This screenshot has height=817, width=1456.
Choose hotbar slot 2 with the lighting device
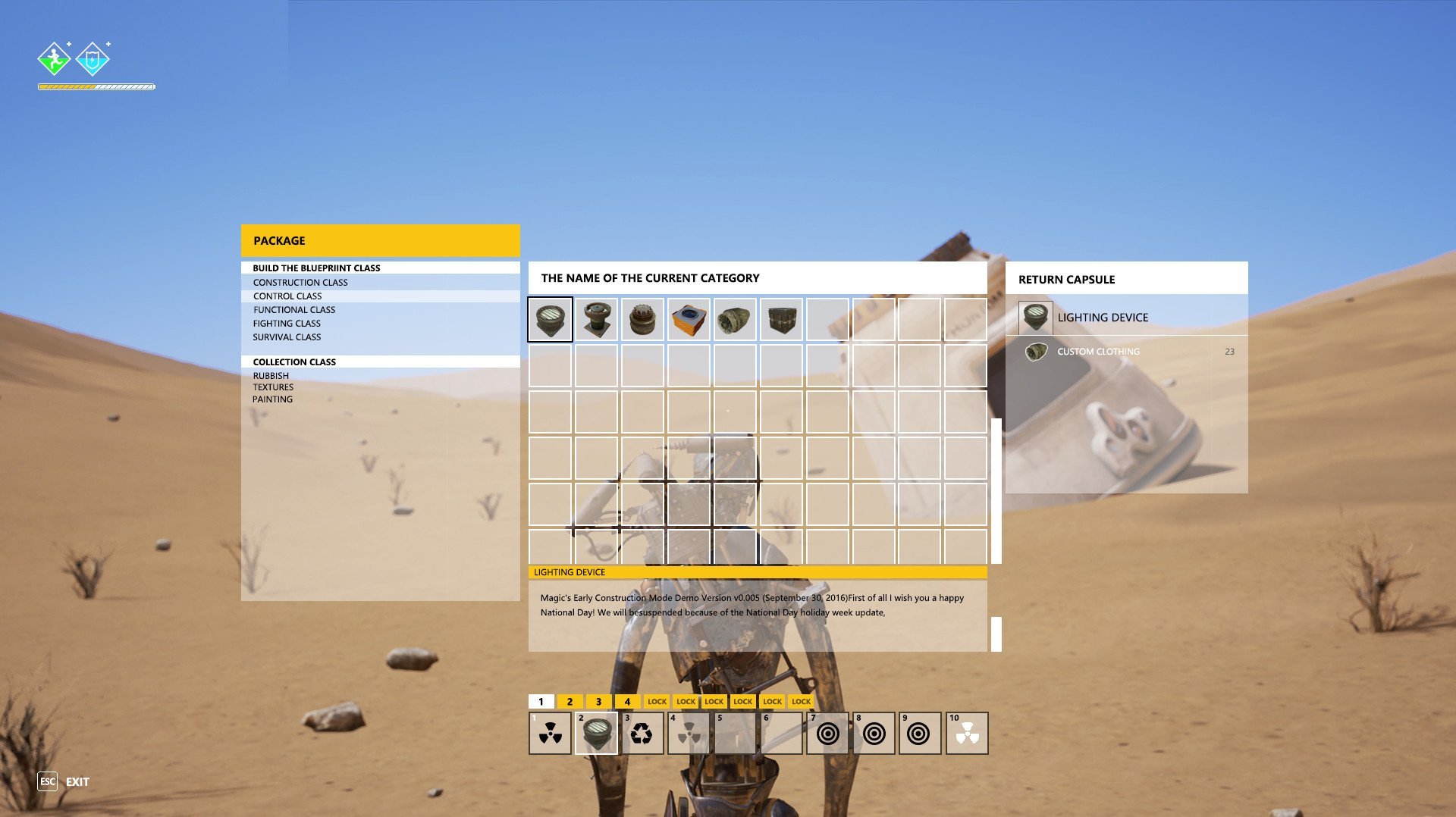596,734
